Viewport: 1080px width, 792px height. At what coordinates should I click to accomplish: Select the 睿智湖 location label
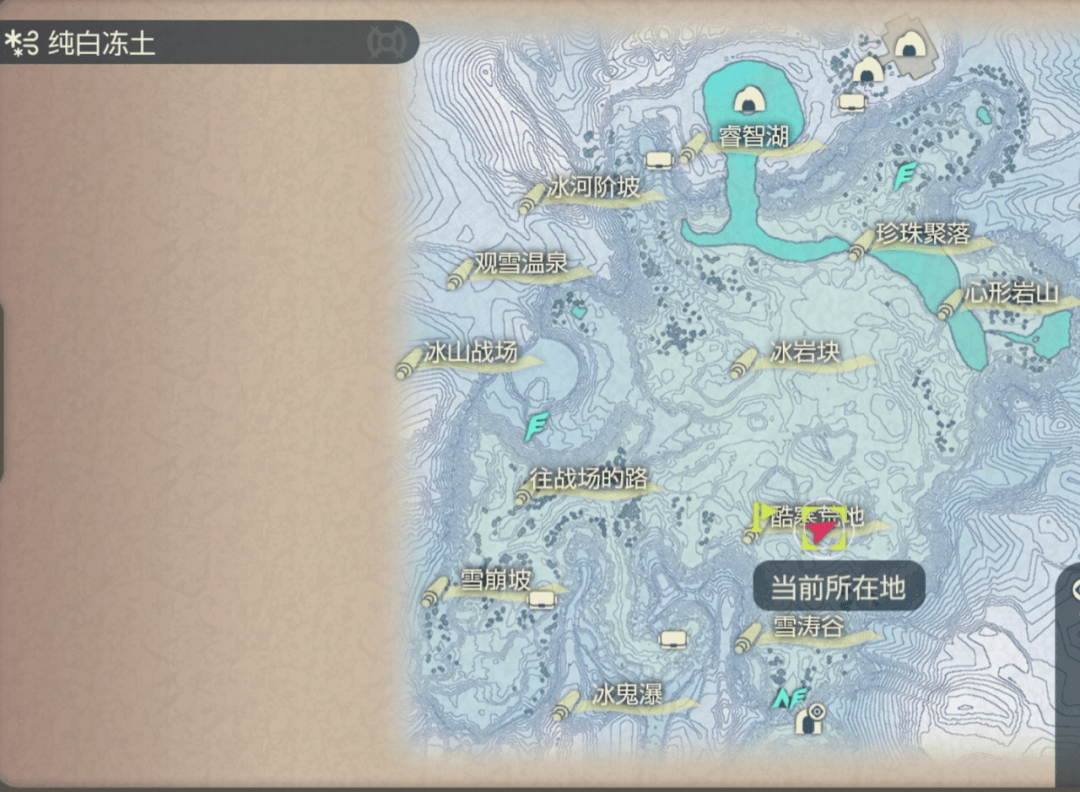(754, 138)
